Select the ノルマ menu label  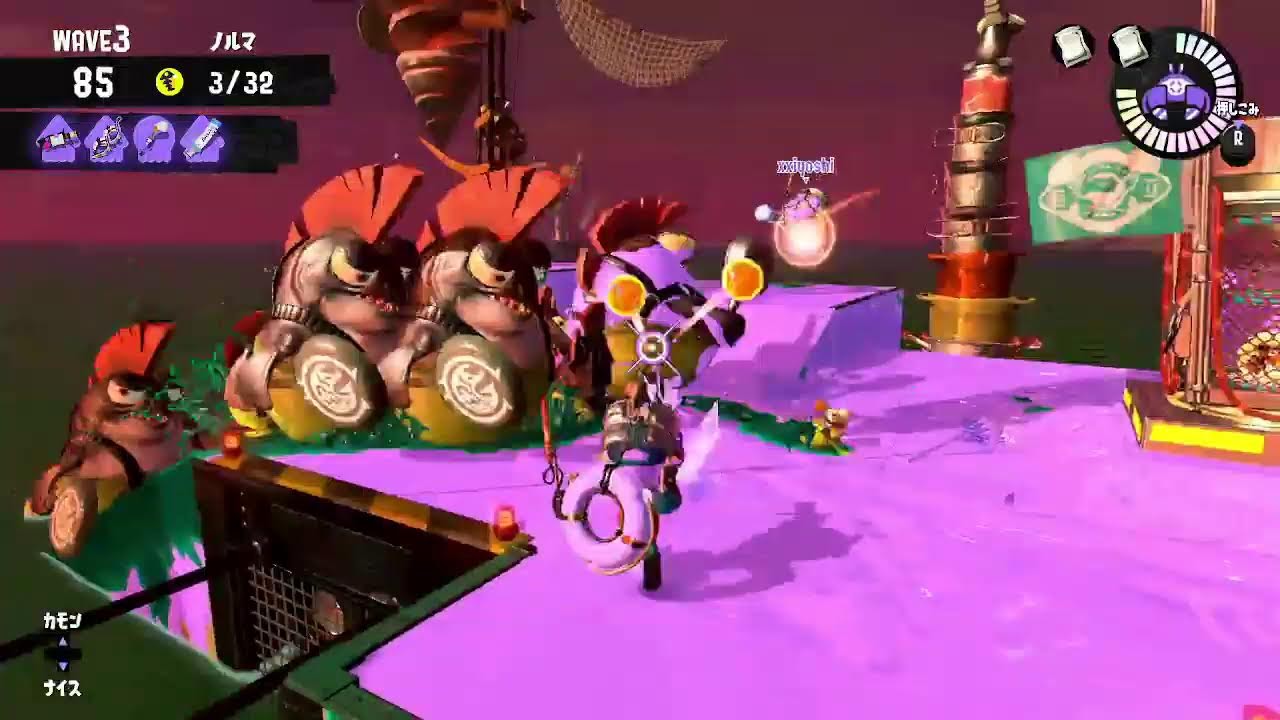point(235,40)
